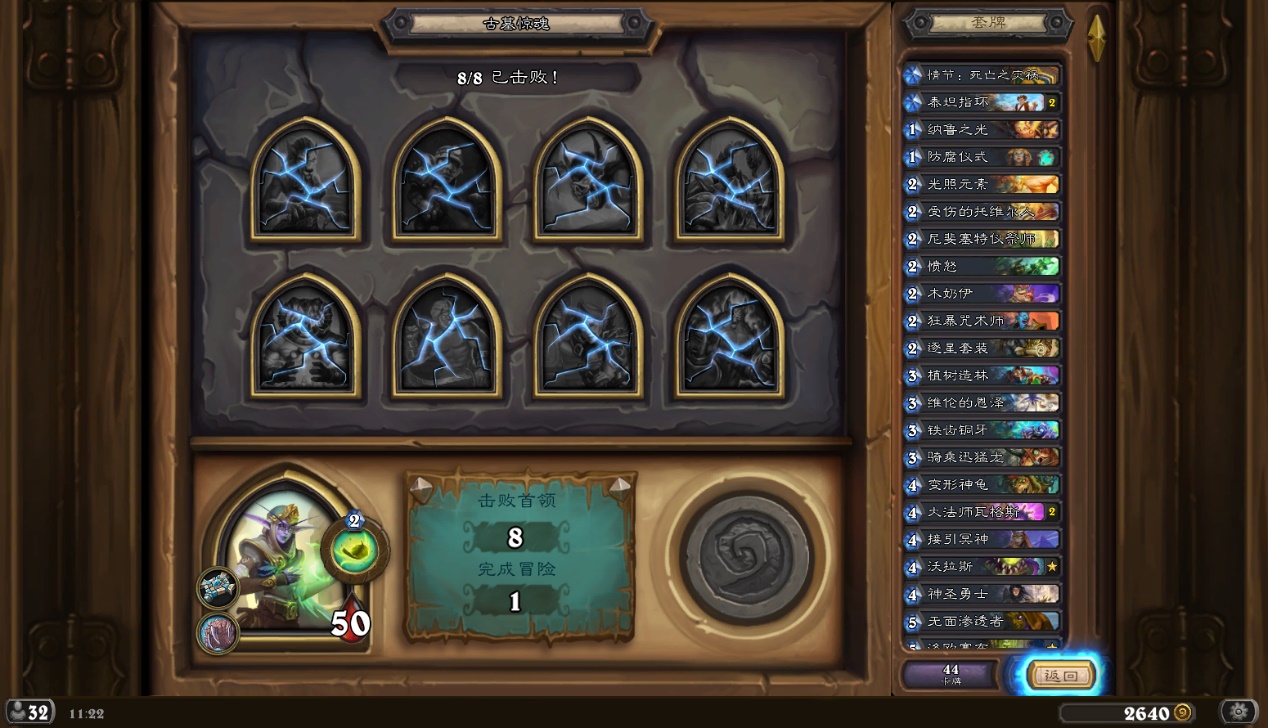
Task: Select the blue gear treasure icon
Action: coord(217,588)
